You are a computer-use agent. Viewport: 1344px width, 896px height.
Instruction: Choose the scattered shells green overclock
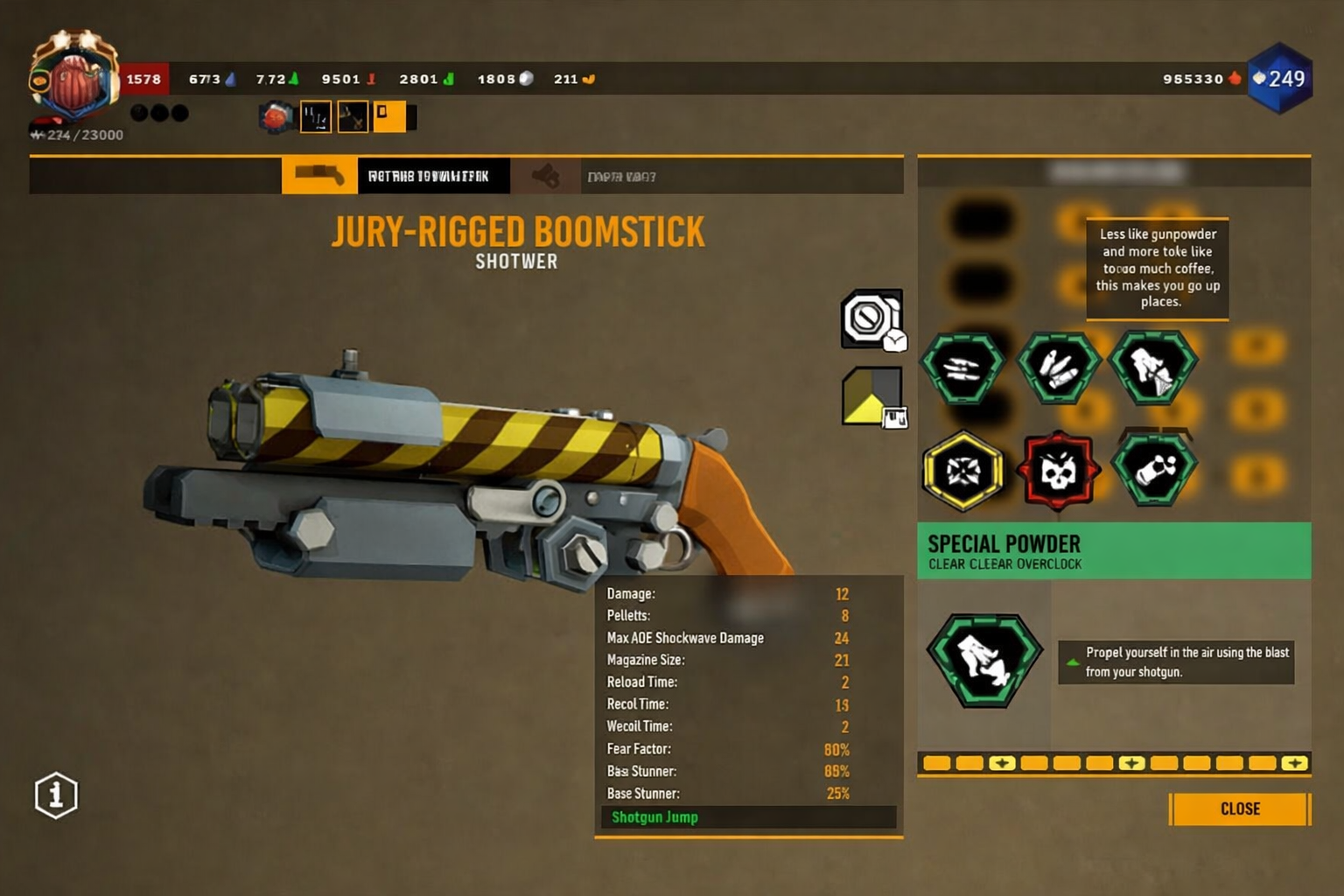pyautogui.click(x=1058, y=367)
